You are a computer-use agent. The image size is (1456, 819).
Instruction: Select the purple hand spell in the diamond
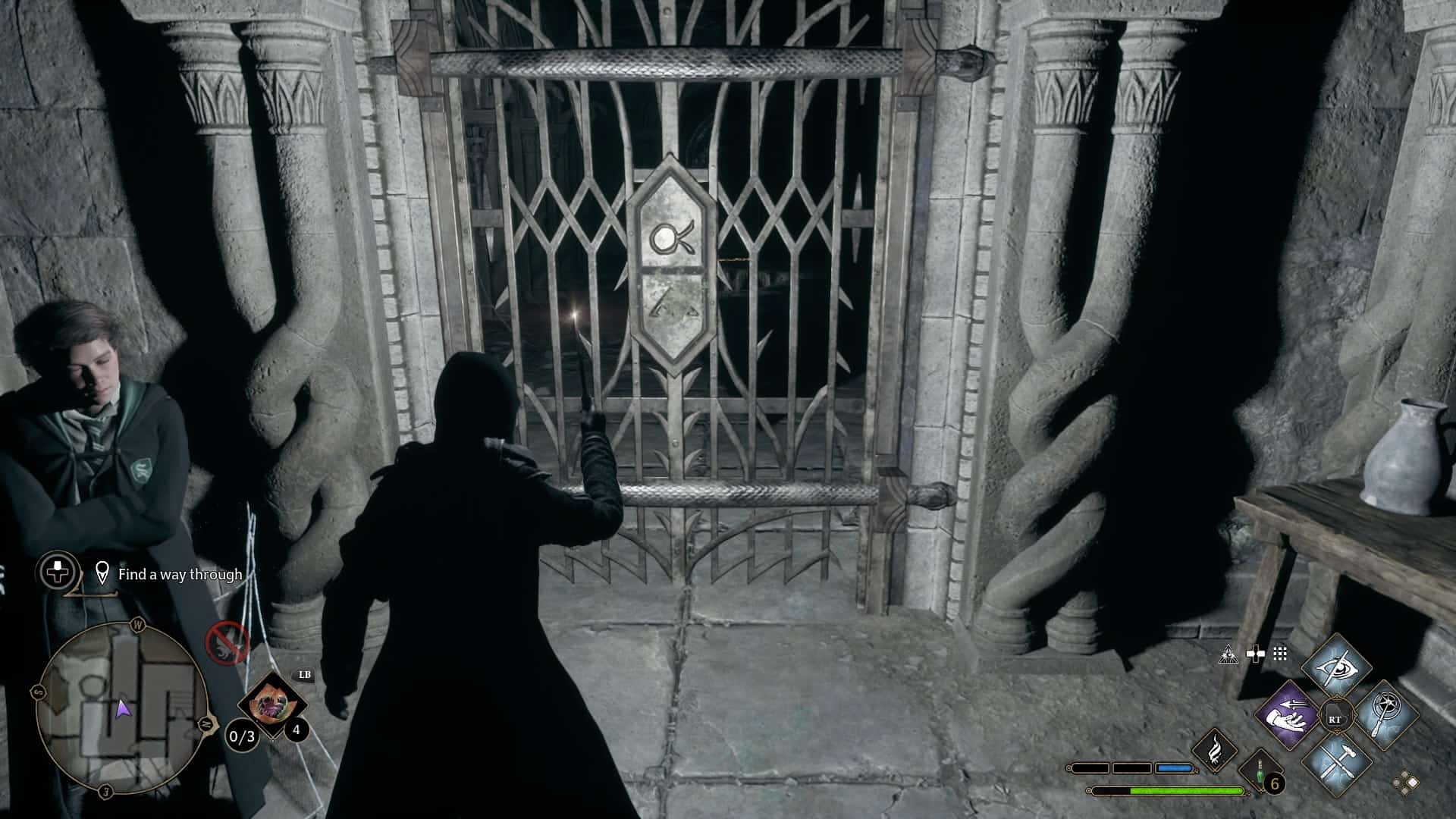tap(1289, 716)
